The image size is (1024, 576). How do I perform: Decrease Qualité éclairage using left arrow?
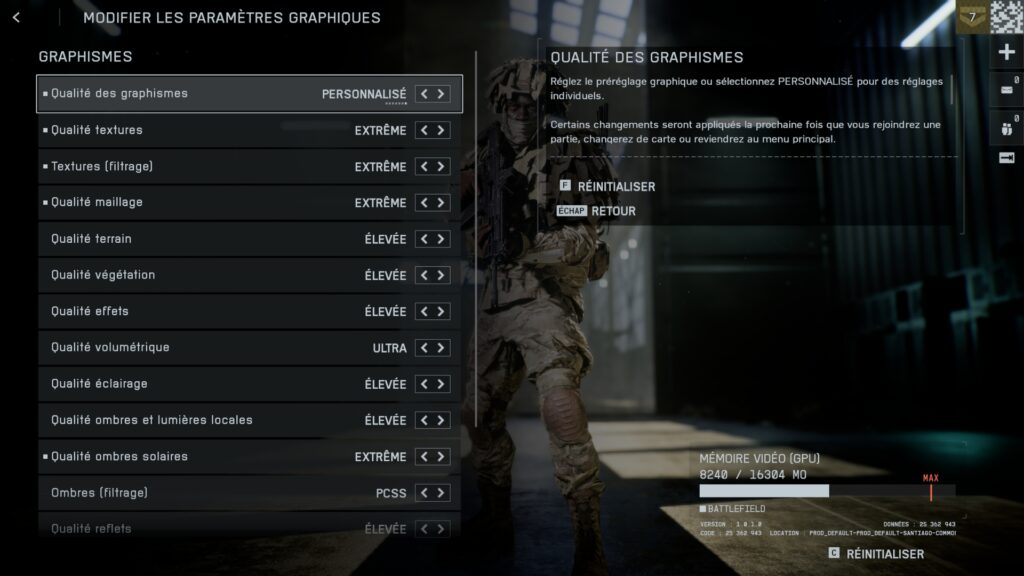(x=424, y=384)
